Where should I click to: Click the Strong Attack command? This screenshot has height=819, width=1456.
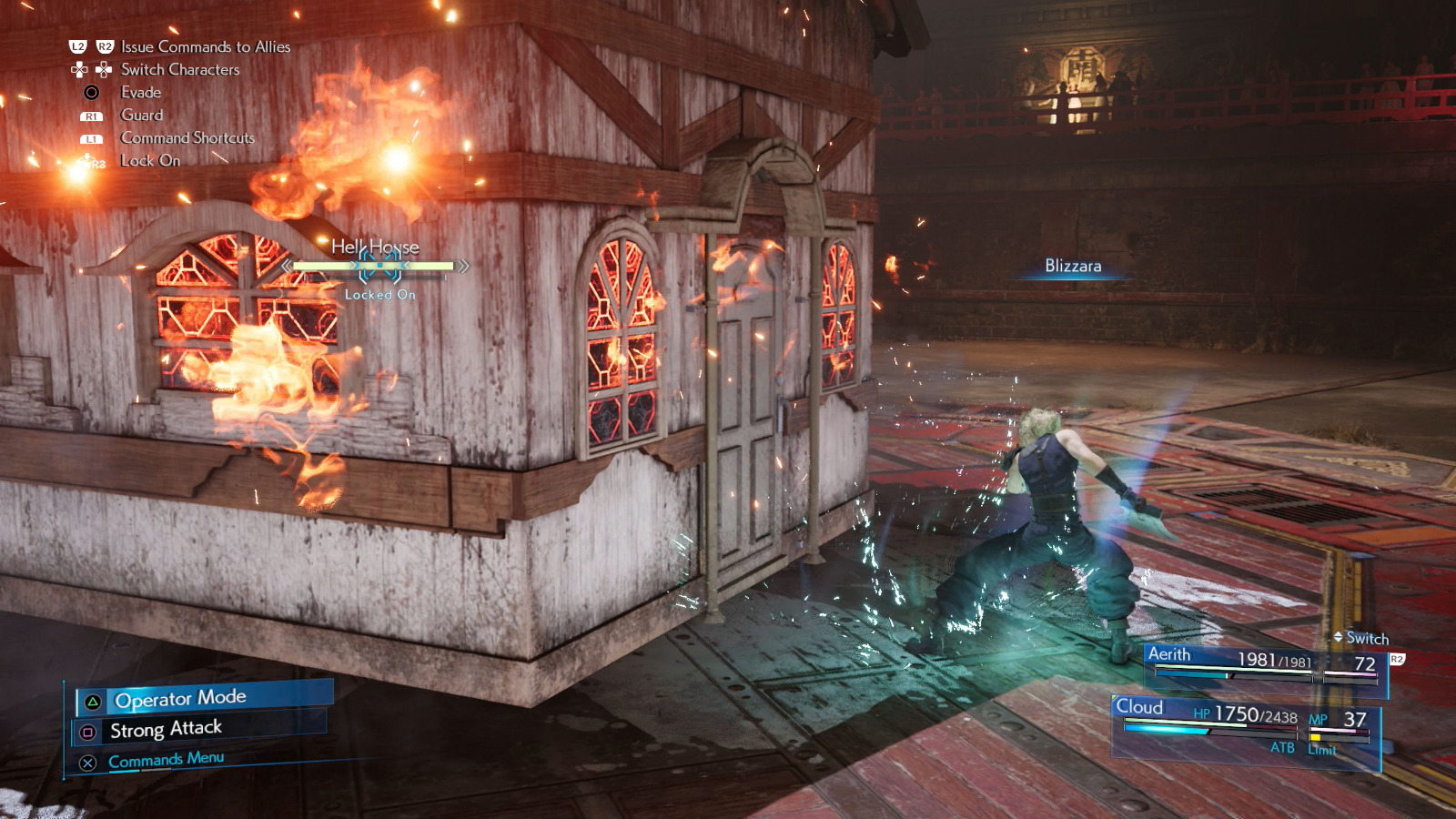[x=167, y=730]
